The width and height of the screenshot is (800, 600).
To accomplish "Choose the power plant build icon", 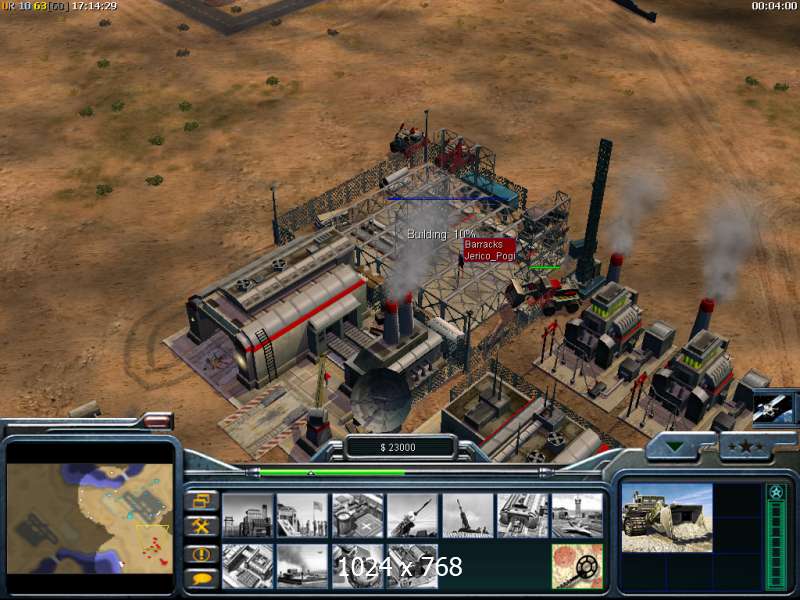I will [247, 516].
